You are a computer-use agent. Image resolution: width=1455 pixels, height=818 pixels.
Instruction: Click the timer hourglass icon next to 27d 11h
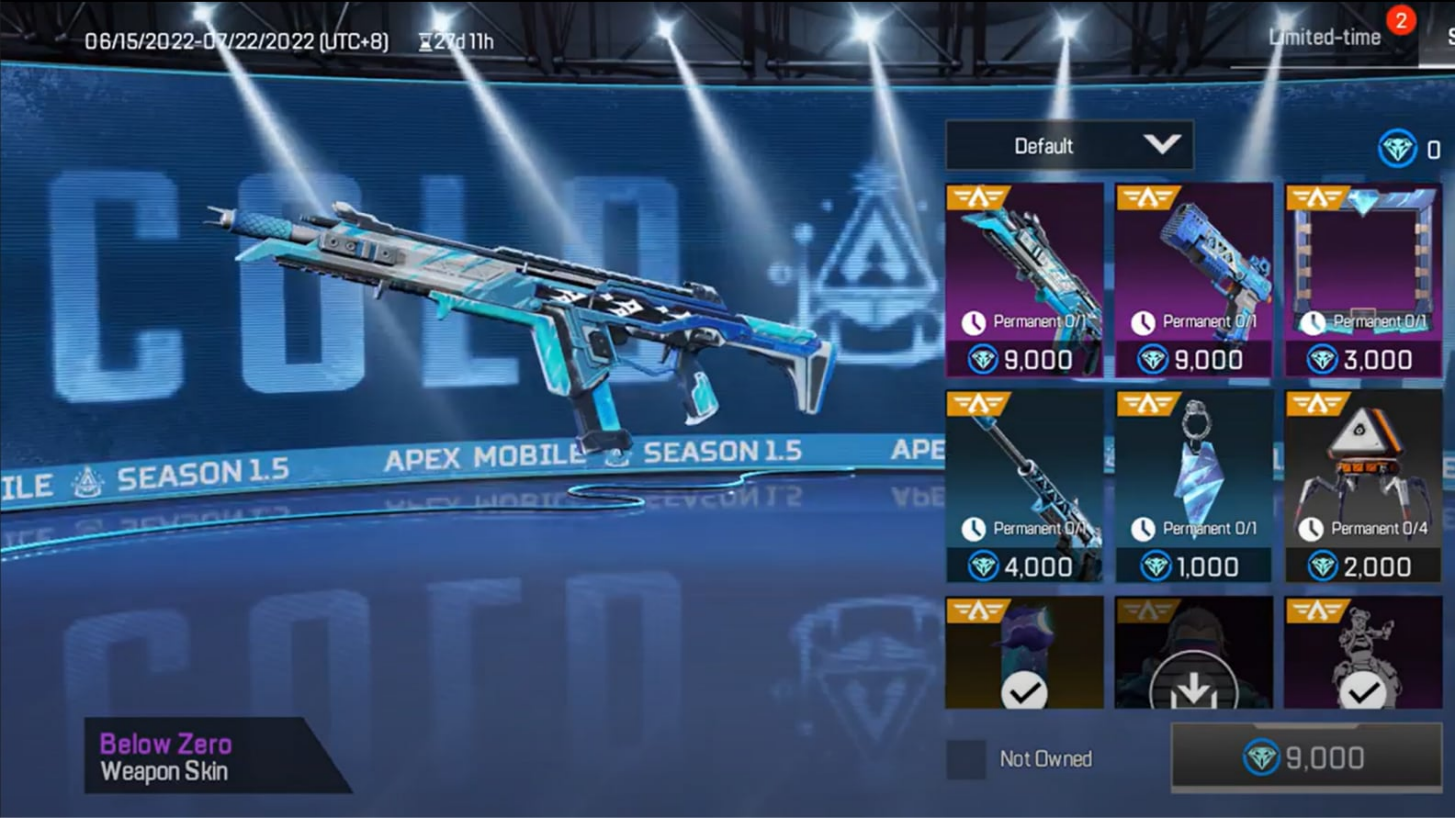(424, 41)
